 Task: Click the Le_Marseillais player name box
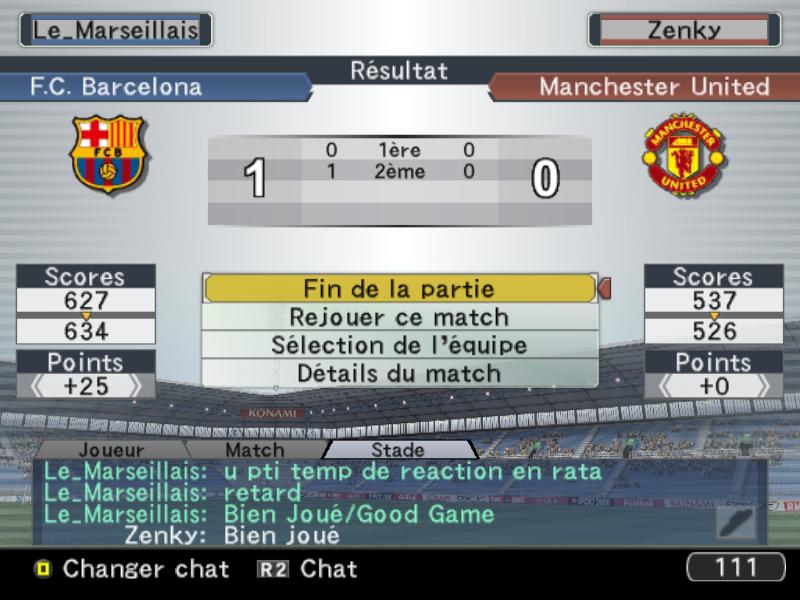coord(116,30)
